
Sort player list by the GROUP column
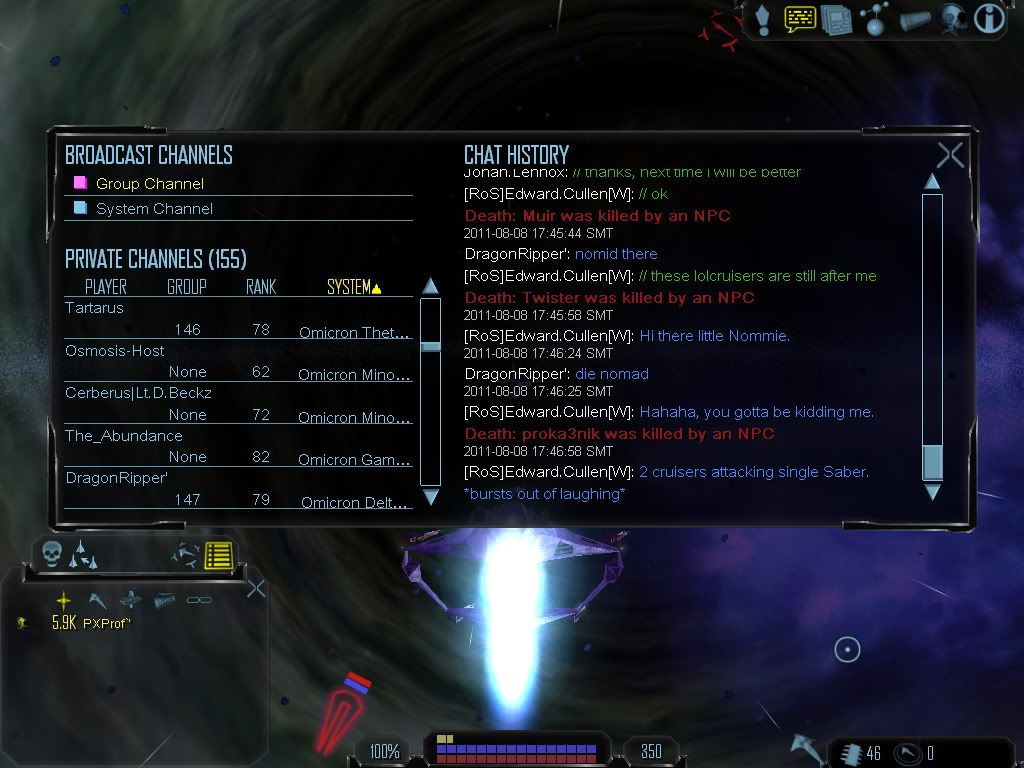pyautogui.click(x=187, y=288)
